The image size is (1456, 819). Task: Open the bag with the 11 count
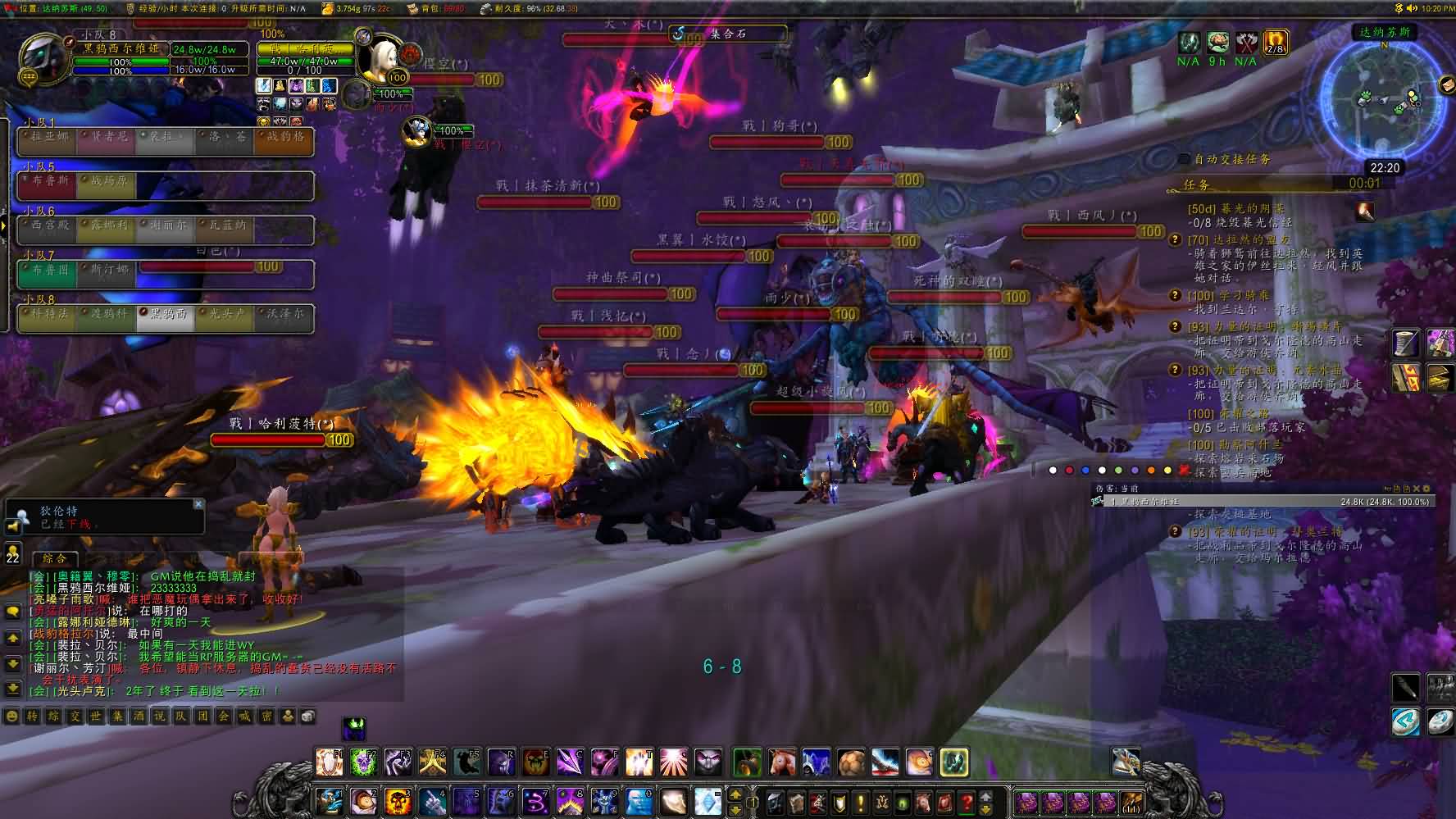[1132, 801]
